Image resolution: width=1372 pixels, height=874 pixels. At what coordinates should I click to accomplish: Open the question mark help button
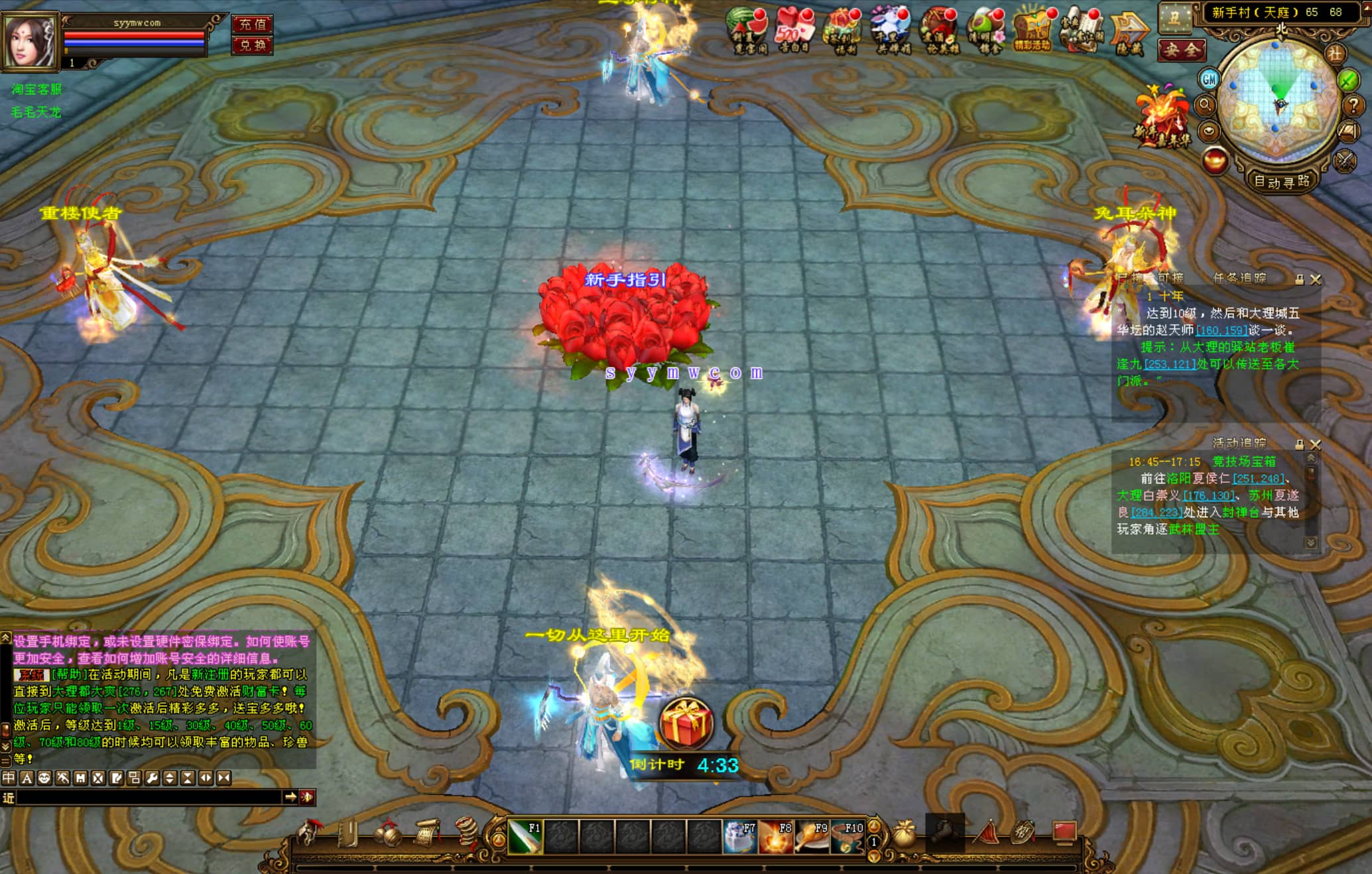click(1353, 105)
